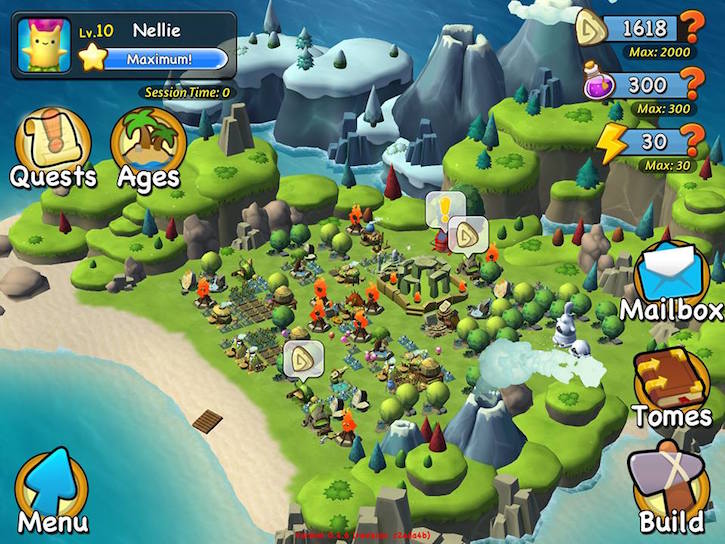Open the Quests scroll menu

tap(53, 145)
